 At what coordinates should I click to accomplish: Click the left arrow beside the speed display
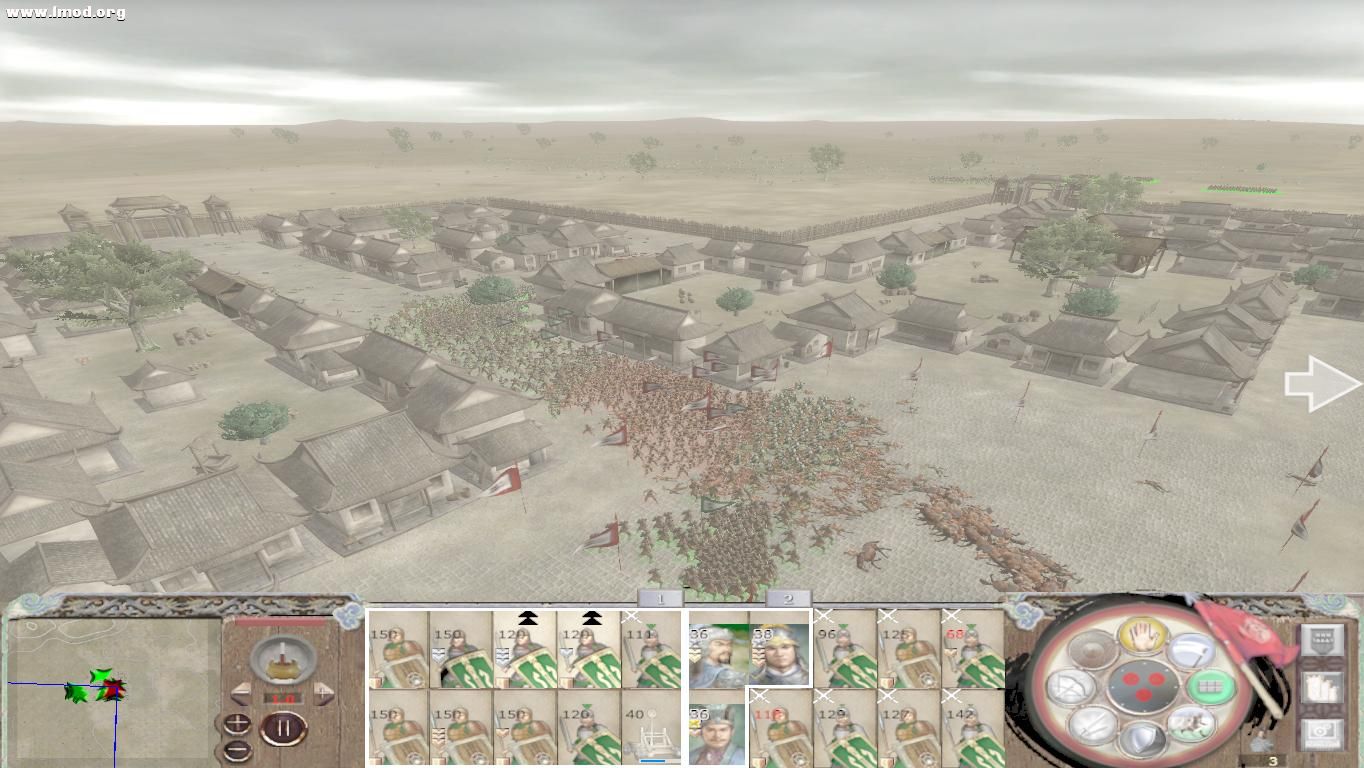point(239,692)
